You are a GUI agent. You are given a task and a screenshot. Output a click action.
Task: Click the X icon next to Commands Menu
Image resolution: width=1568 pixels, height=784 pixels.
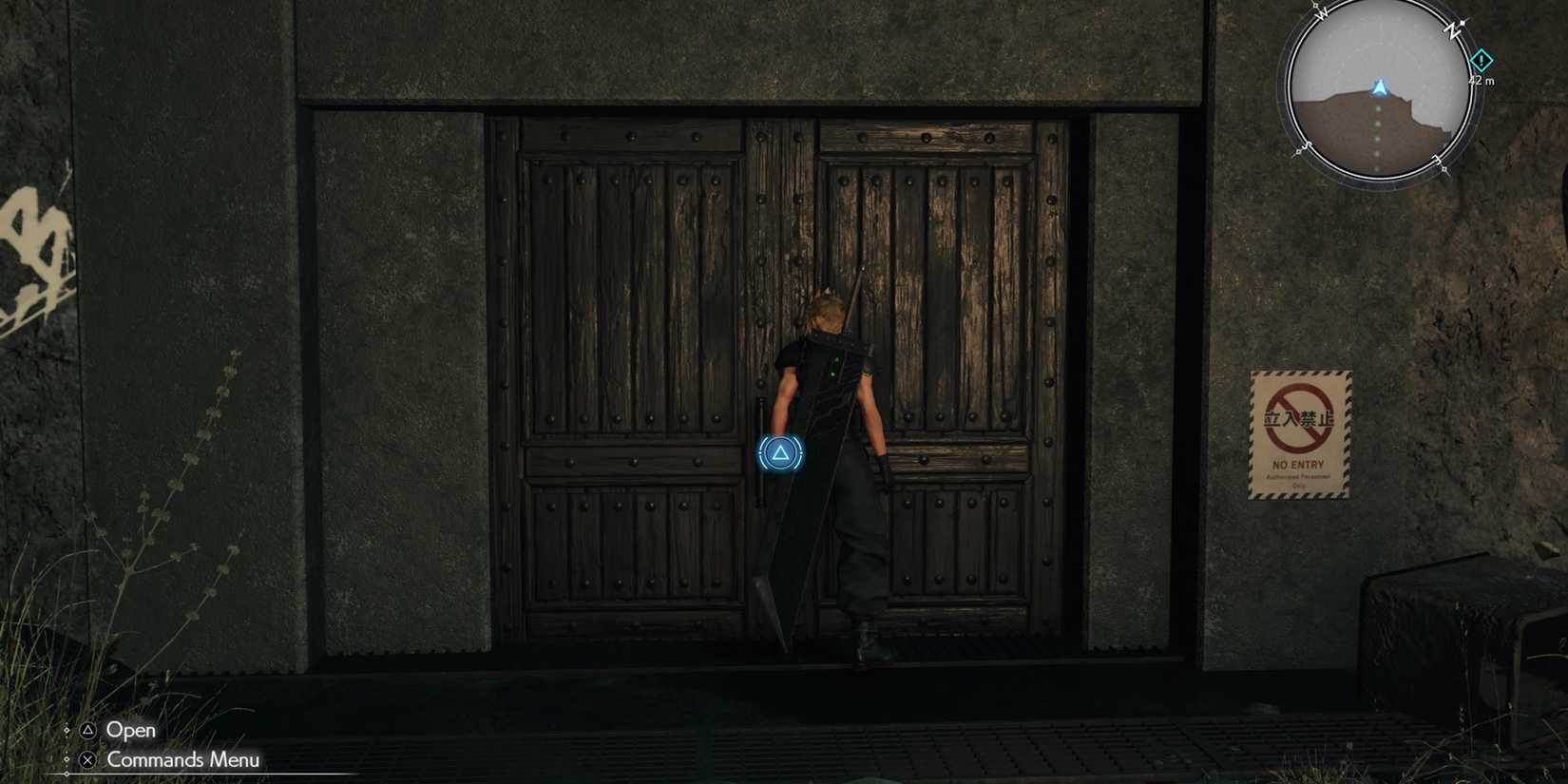point(88,760)
